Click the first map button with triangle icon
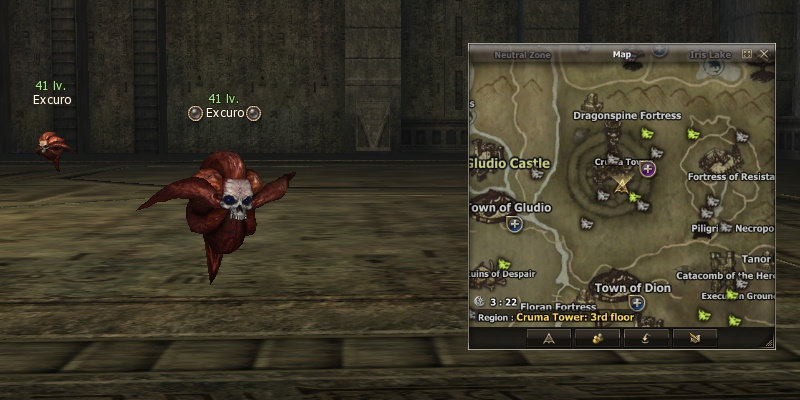Image resolution: width=800 pixels, height=400 pixels. [548, 339]
